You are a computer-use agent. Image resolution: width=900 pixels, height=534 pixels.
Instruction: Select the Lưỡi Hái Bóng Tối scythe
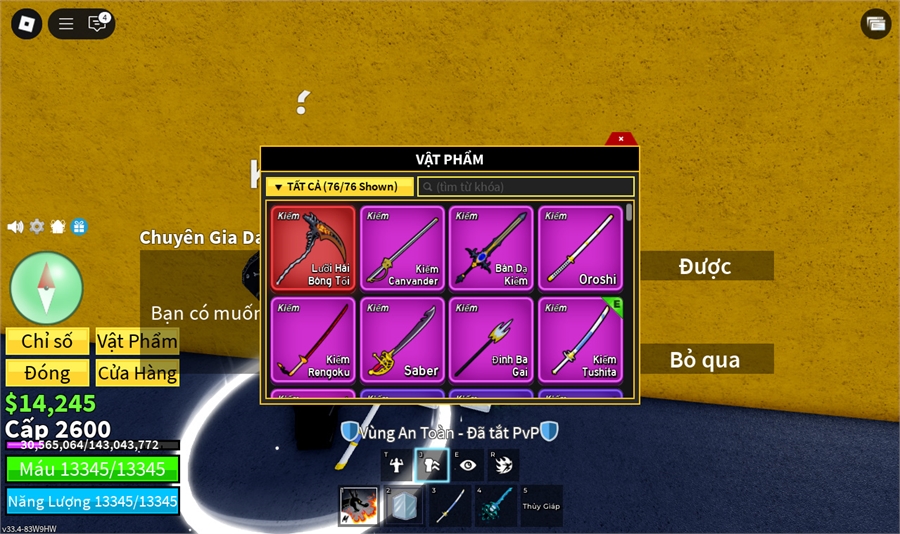pos(313,248)
